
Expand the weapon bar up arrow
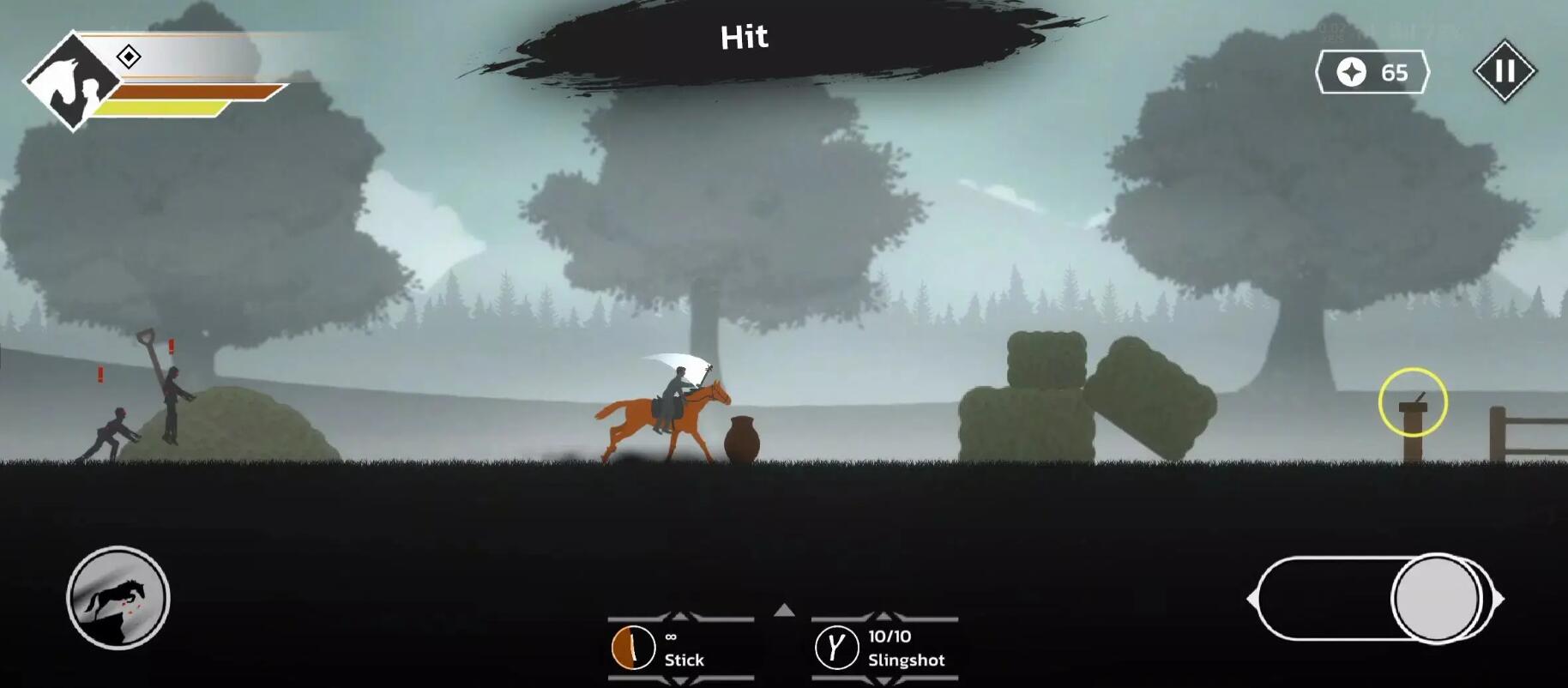click(784, 611)
